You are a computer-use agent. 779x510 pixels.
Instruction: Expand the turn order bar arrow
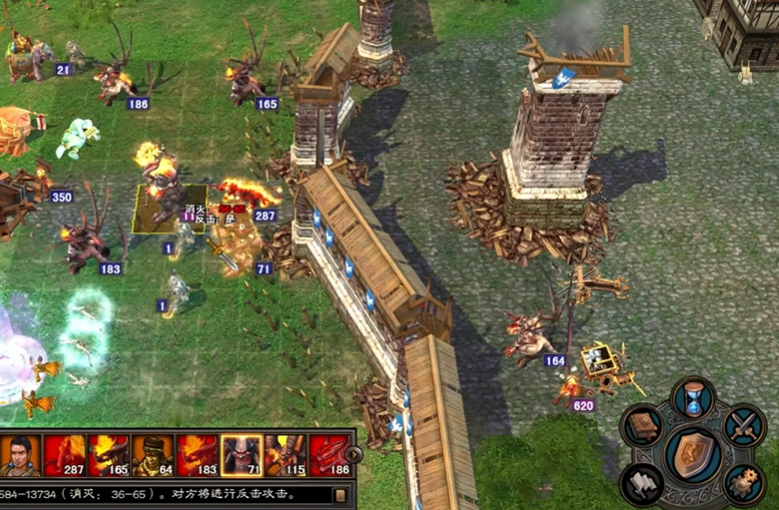click(x=354, y=454)
